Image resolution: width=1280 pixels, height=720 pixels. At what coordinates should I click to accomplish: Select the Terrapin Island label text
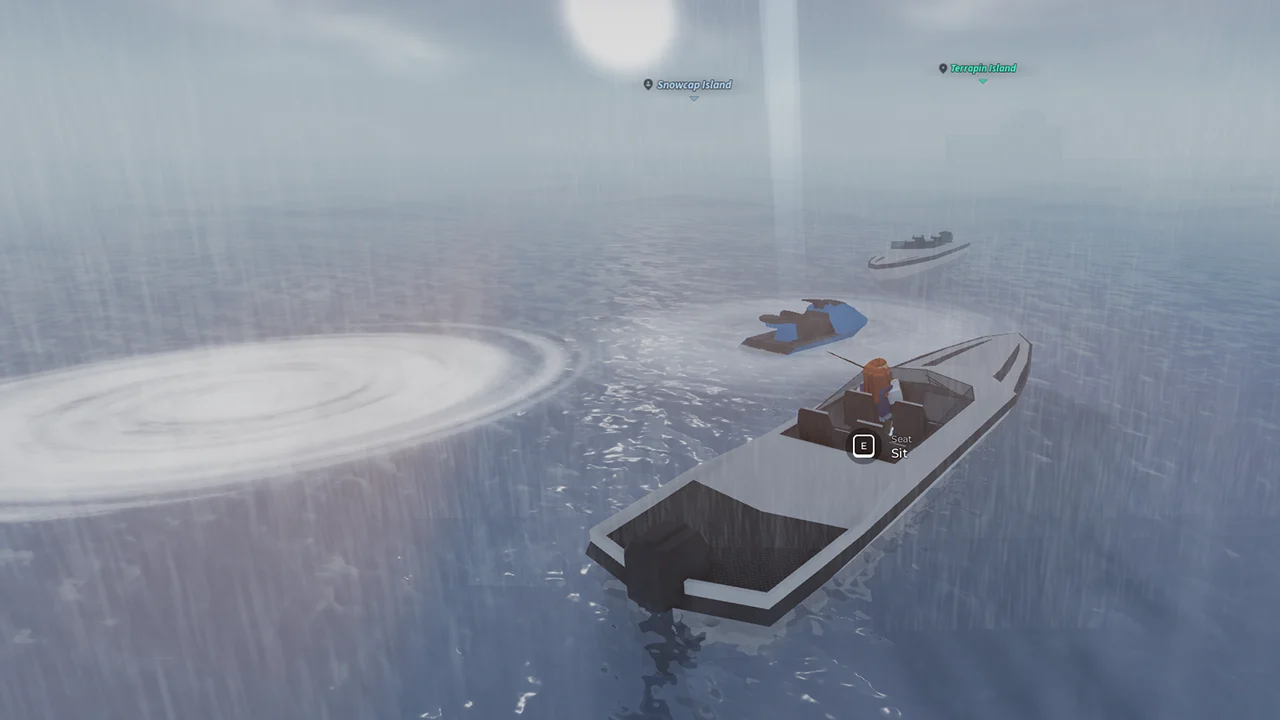(x=983, y=68)
